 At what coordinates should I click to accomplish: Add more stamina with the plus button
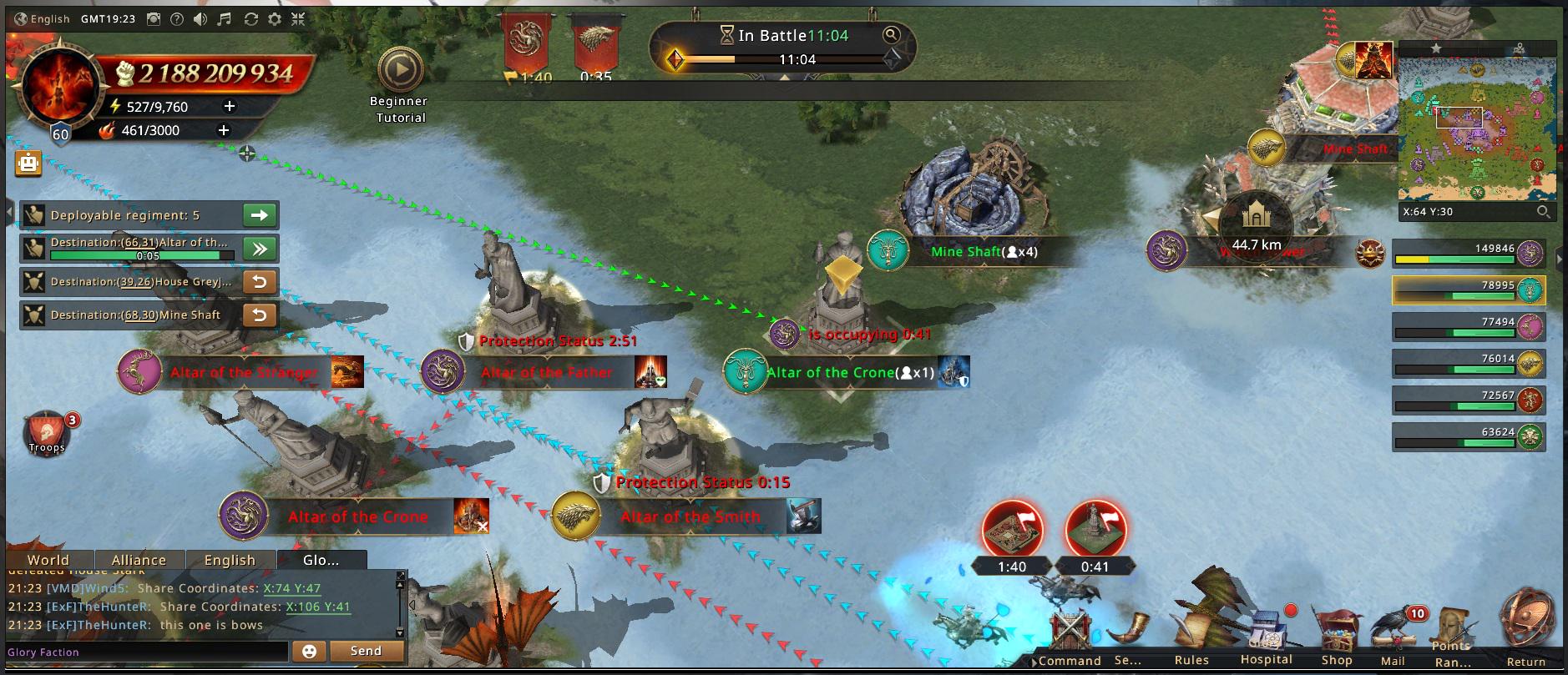(x=230, y=107)
